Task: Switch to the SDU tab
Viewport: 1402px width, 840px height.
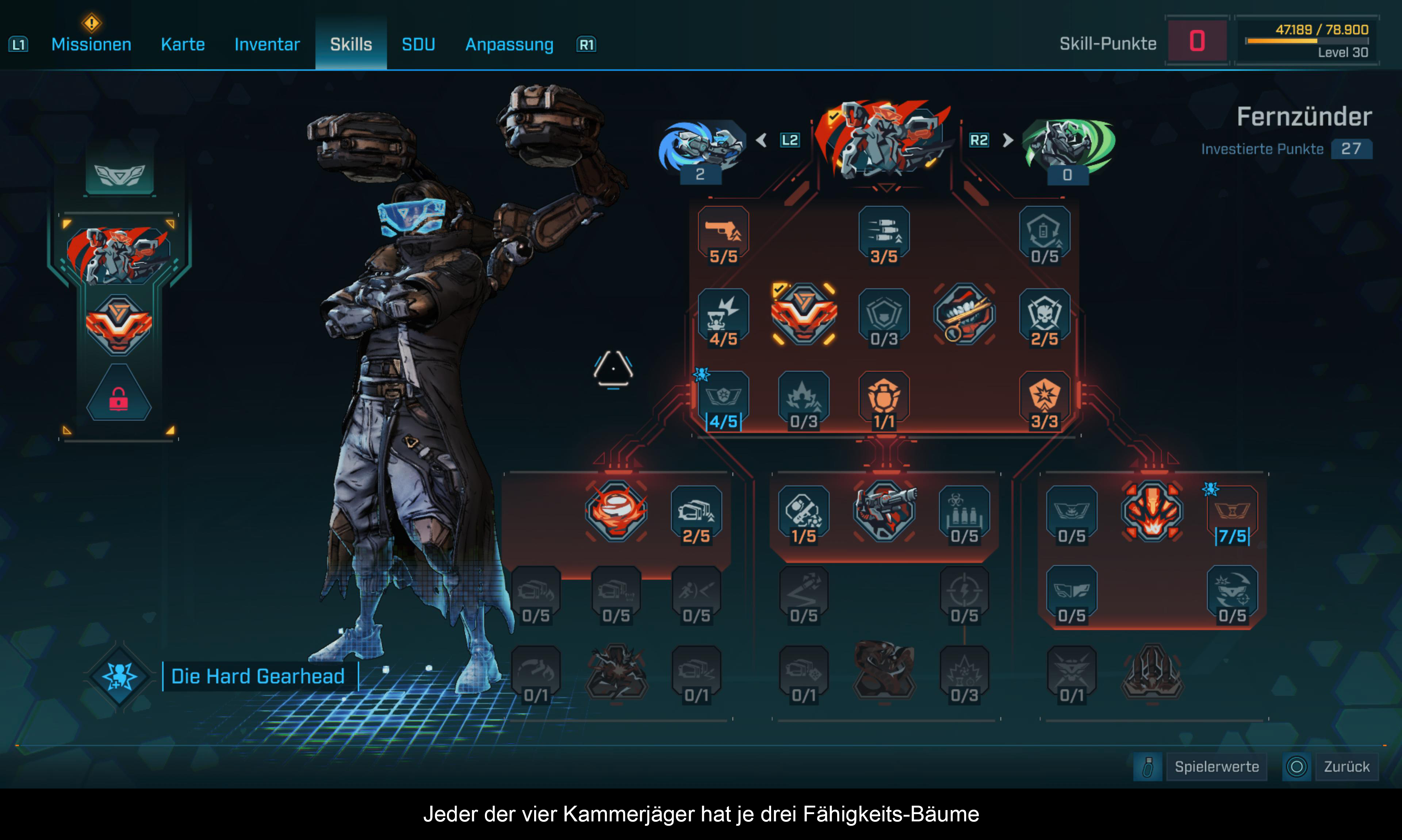Action: tap(418, 44)
